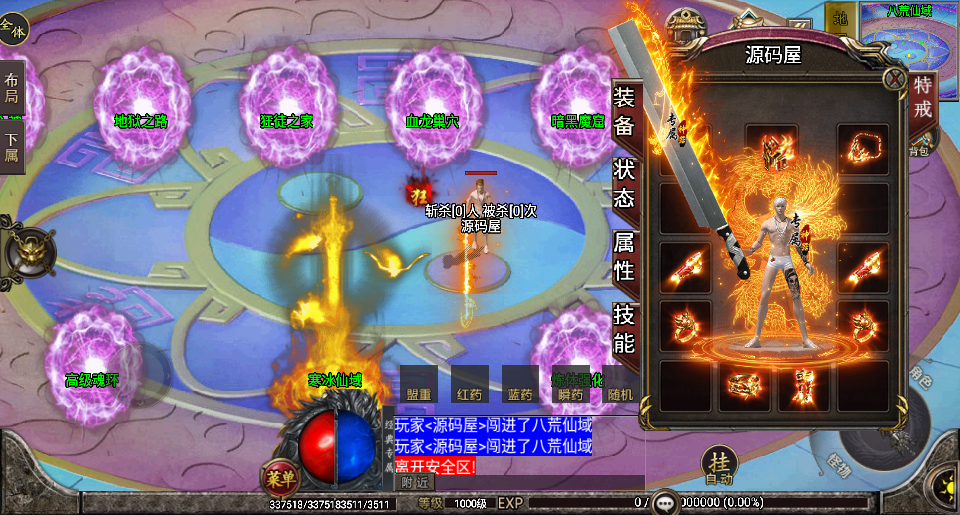Select the 附近 nearby chat channel
The height and width of the screenshot is (515, 960).
pyautogui.click(x=414, y=482)
